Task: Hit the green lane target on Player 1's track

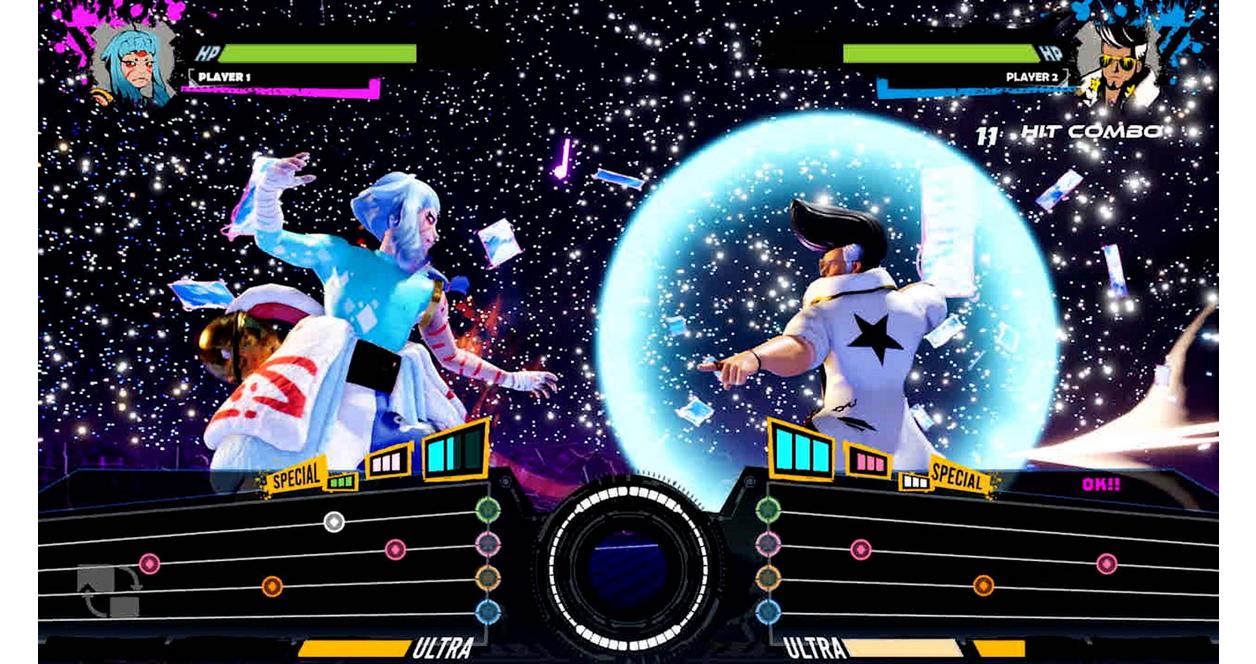Action: (x=487, y=509)
